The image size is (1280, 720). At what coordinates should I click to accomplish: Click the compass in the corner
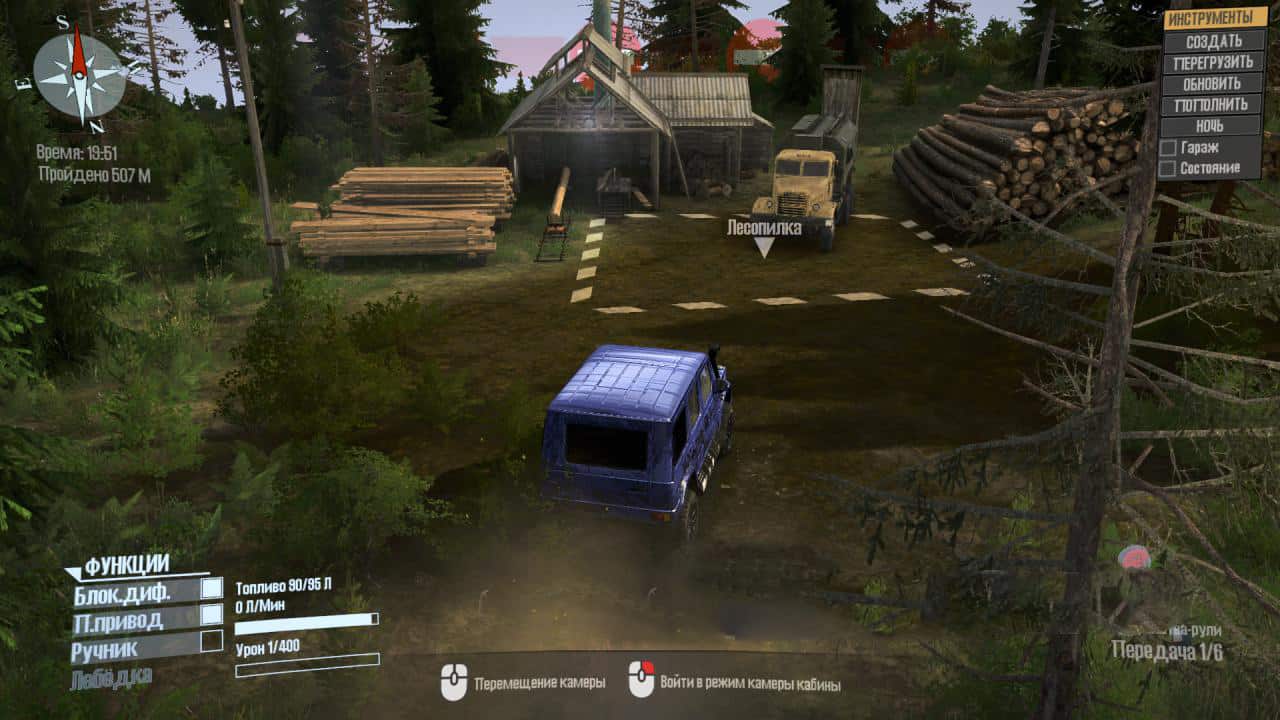79,72
